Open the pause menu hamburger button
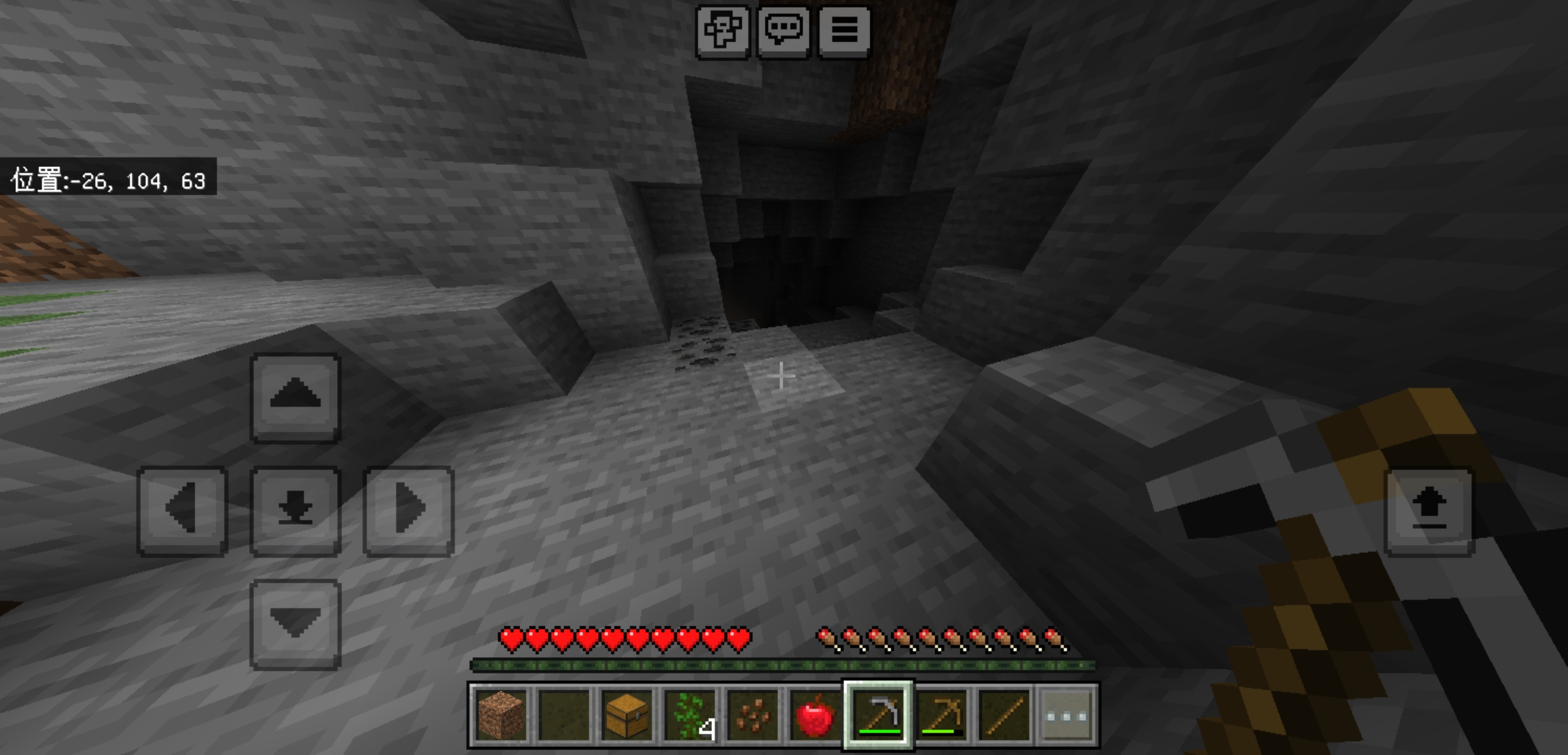Screen dimensions: 1568x755 (844, 31)
